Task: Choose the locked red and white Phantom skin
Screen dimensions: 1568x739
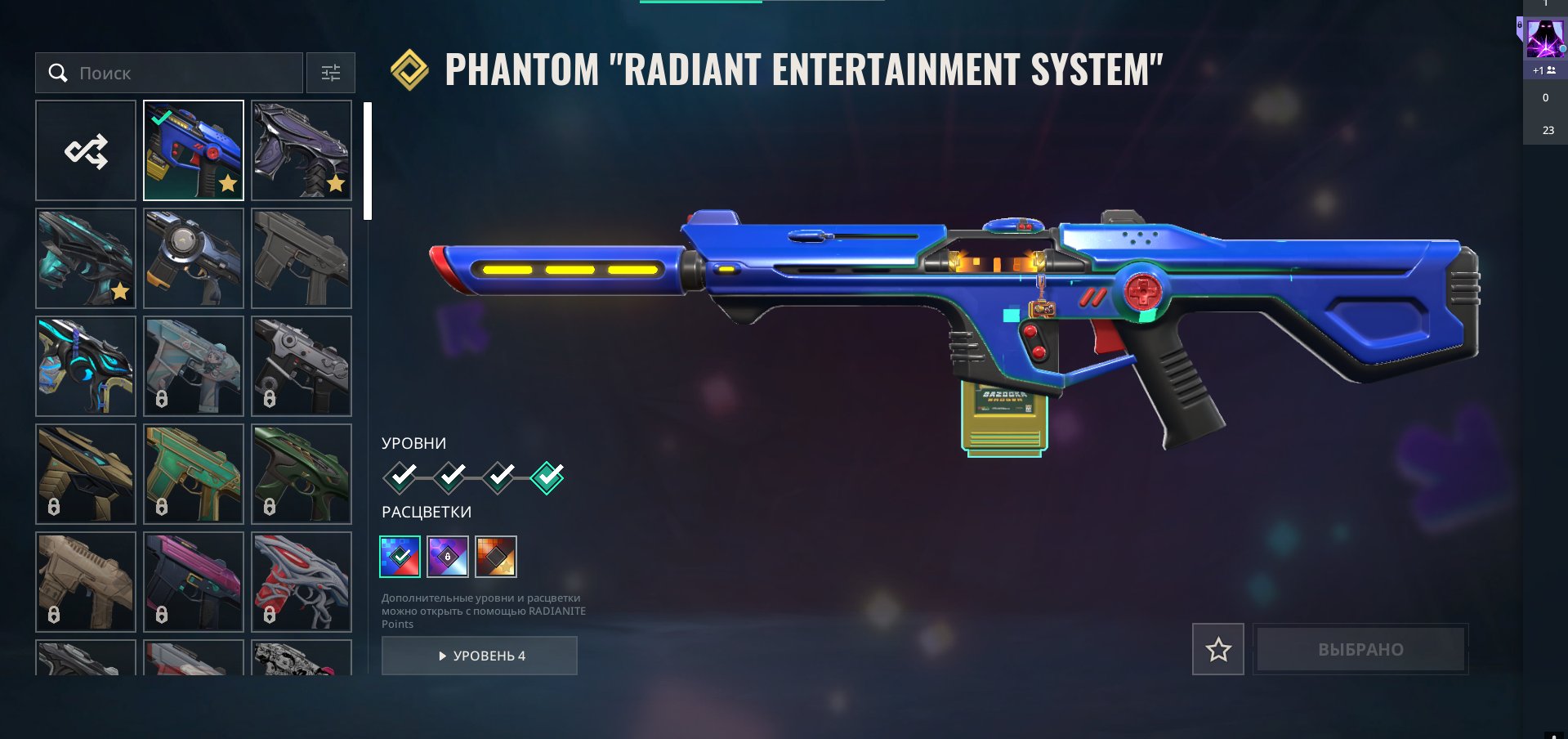Action: pyautogui.click(x=302, y=582)
